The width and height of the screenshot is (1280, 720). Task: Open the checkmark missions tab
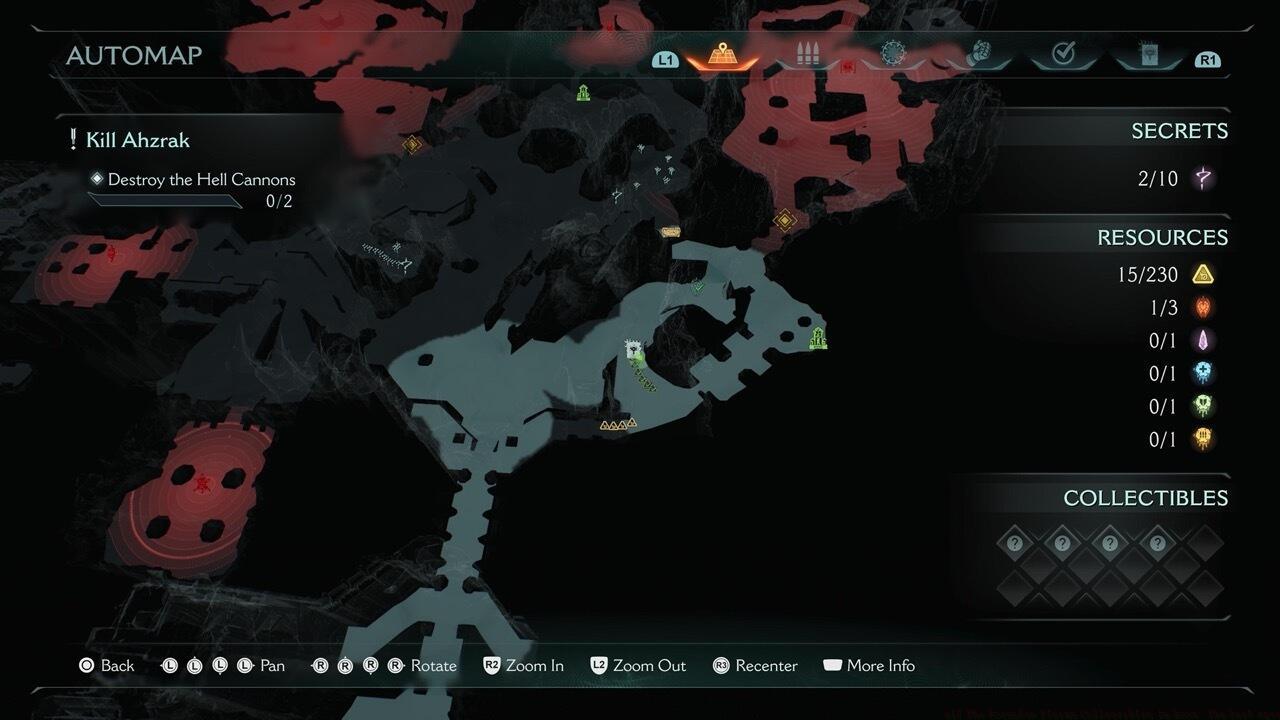[x=1063, y=55]
